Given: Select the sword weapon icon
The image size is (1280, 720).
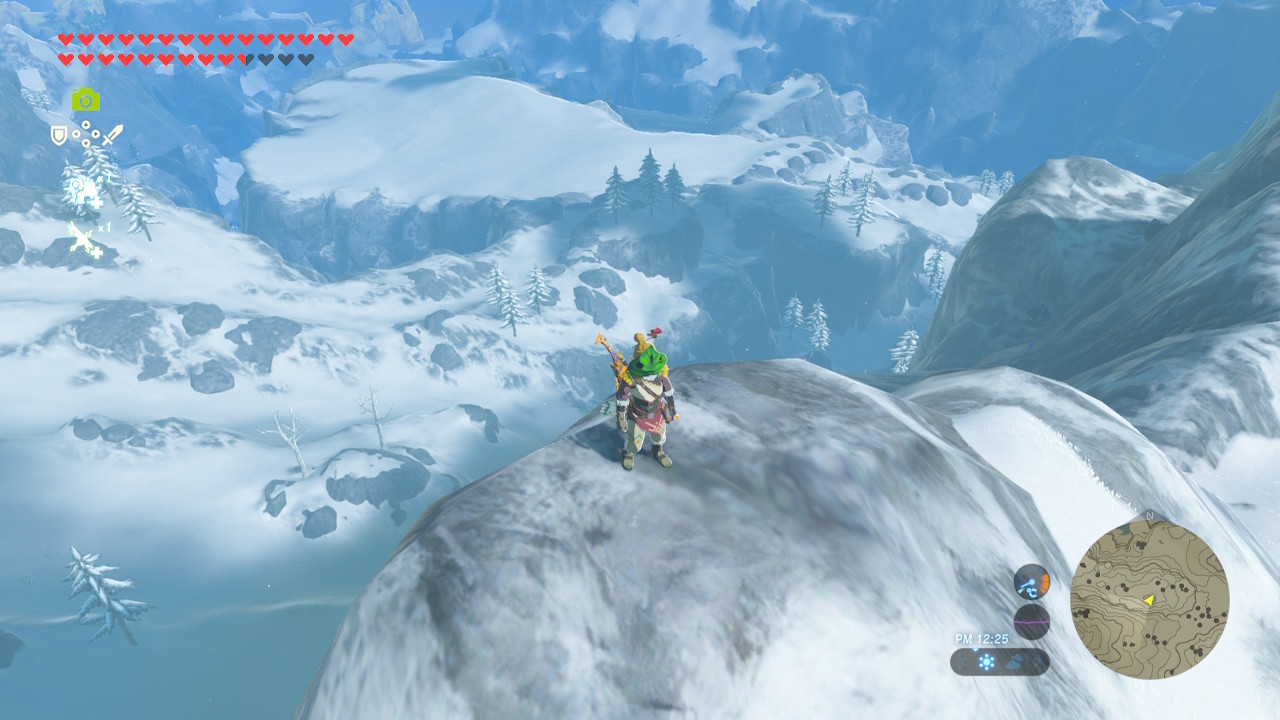Looking at the screenshot, I should click(112, 134).
